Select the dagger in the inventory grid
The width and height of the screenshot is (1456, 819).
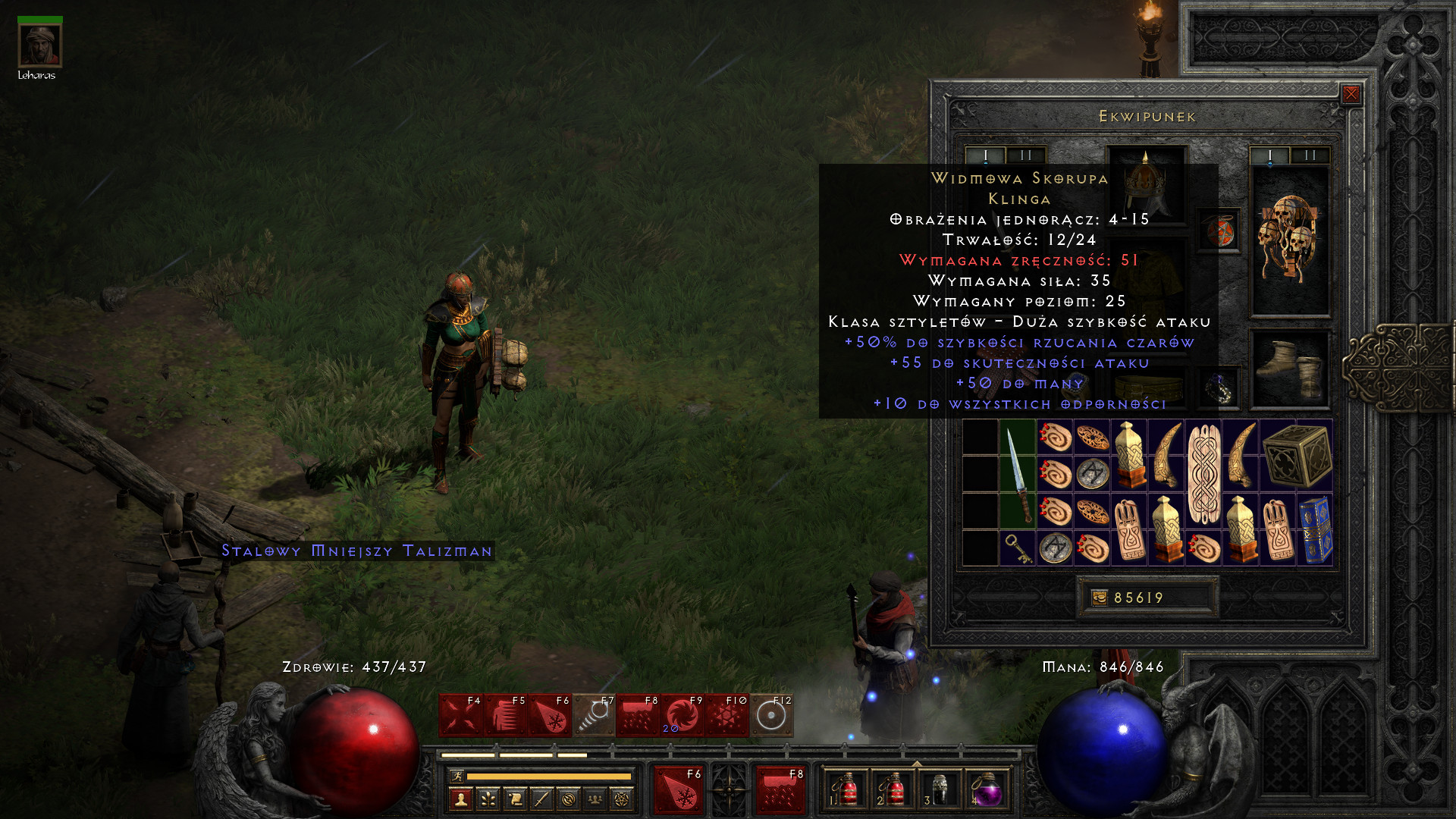pyautogui.click(x=1018, y=475)
